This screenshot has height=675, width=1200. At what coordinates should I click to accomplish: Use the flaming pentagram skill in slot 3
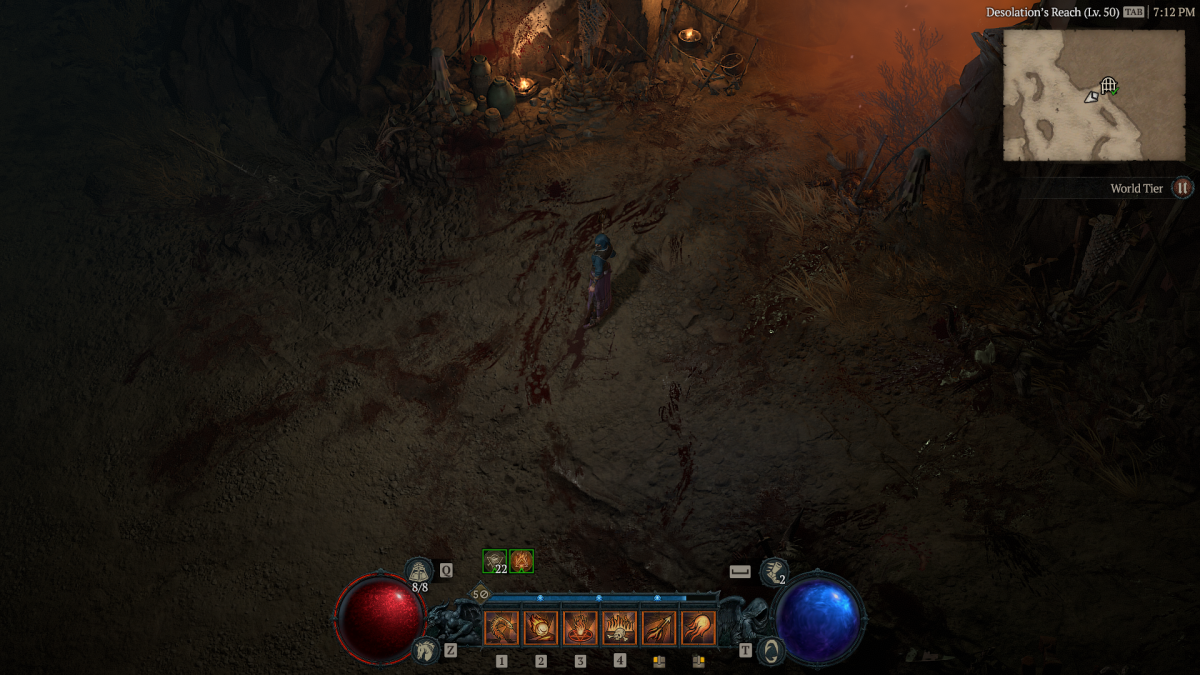tap(580, 628)
